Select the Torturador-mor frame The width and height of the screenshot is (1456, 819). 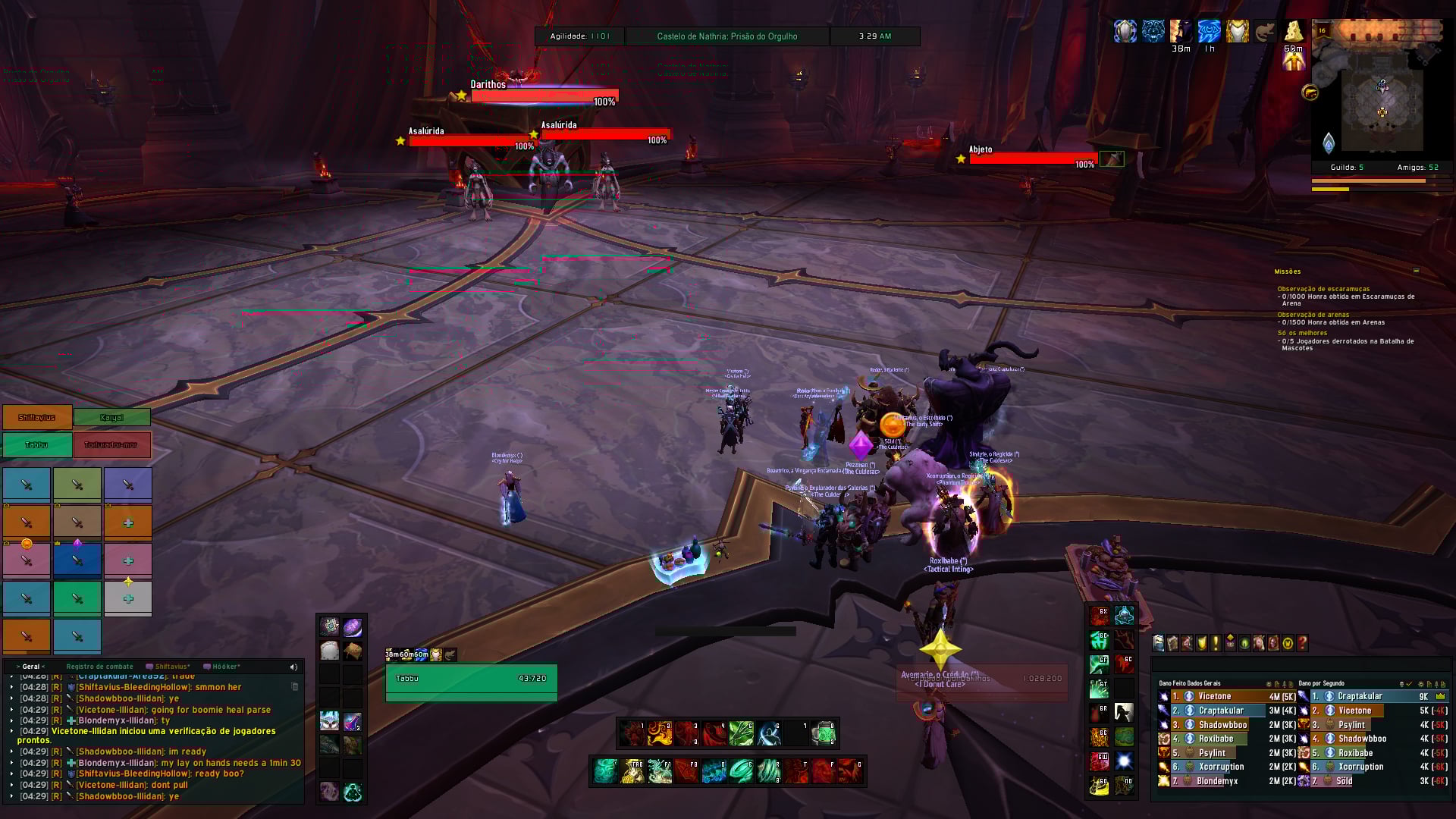click(112, 445)
